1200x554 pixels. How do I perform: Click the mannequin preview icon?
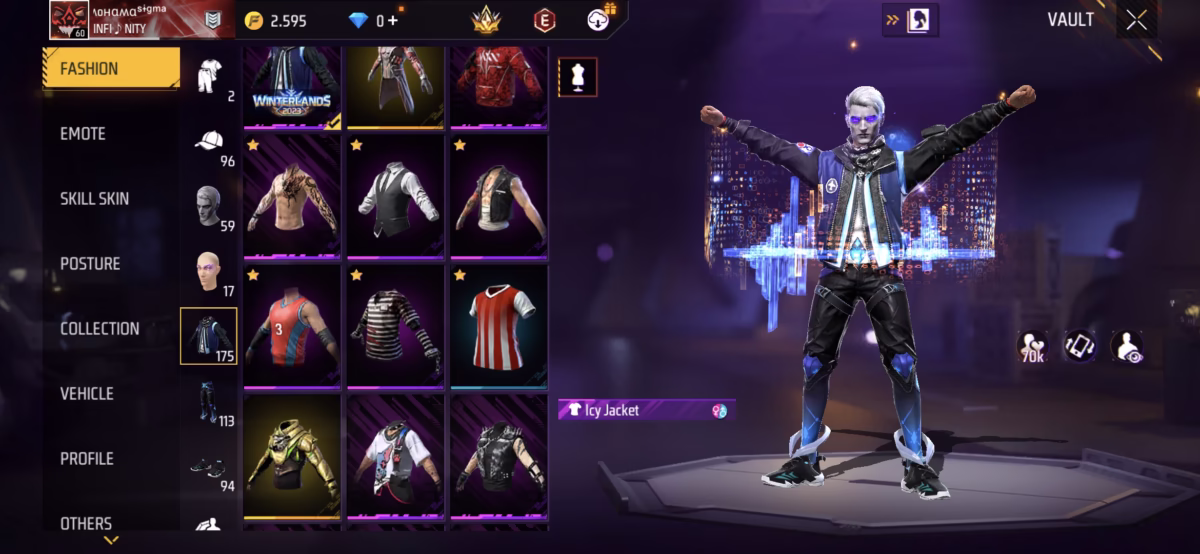pyautogui.click(x=577, y=77)
